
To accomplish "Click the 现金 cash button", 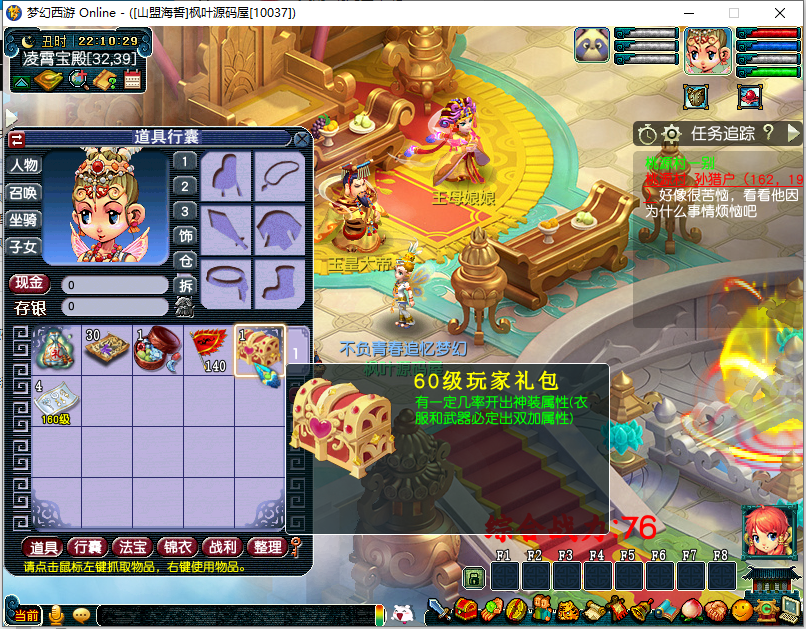I will tap(29, 285).
